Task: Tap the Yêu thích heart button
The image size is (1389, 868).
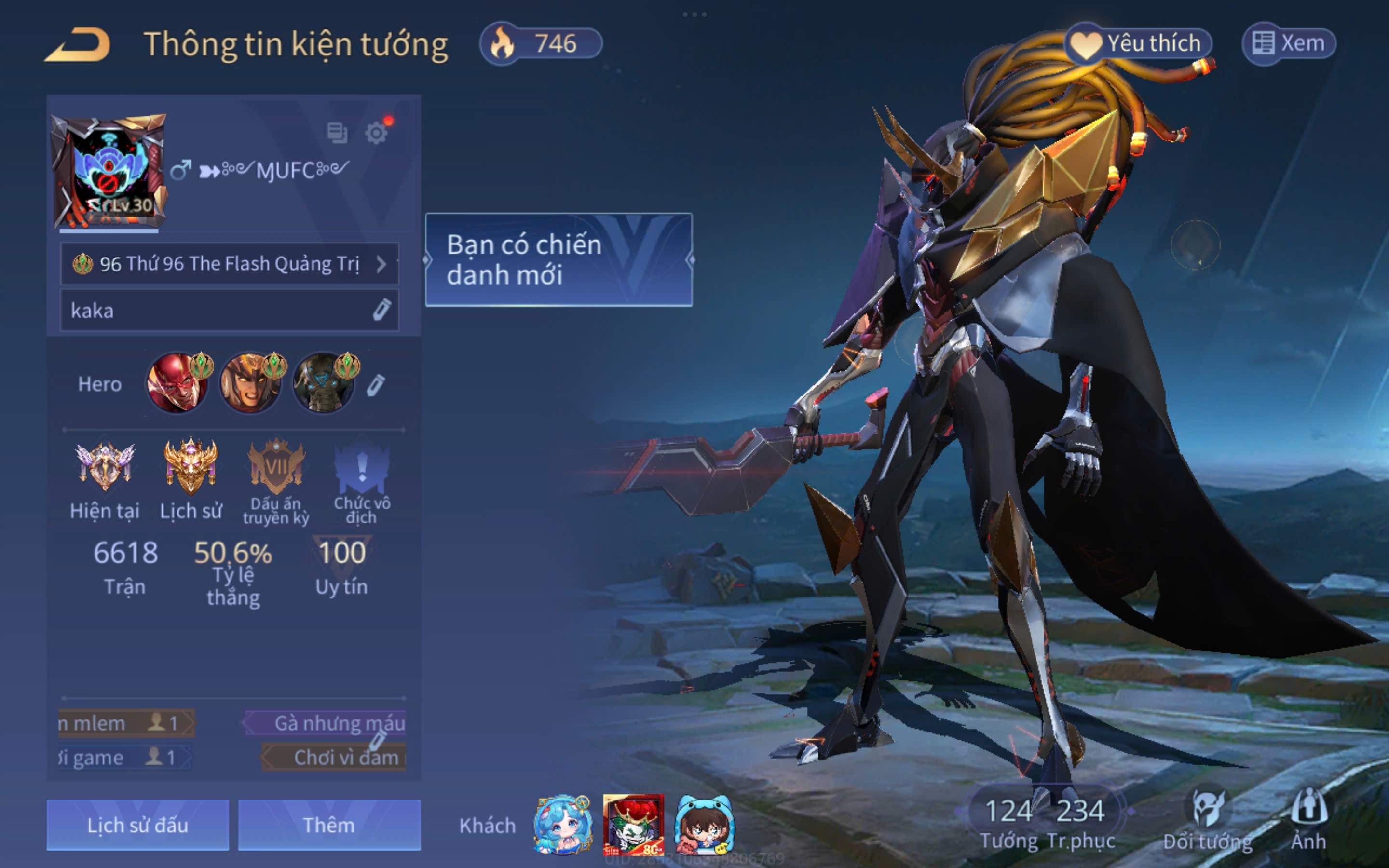Action: [1139, 43]
